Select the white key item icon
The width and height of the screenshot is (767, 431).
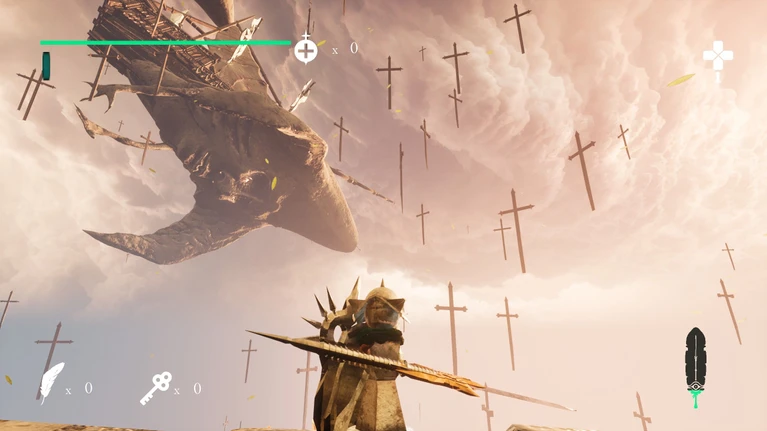[155, 387]
